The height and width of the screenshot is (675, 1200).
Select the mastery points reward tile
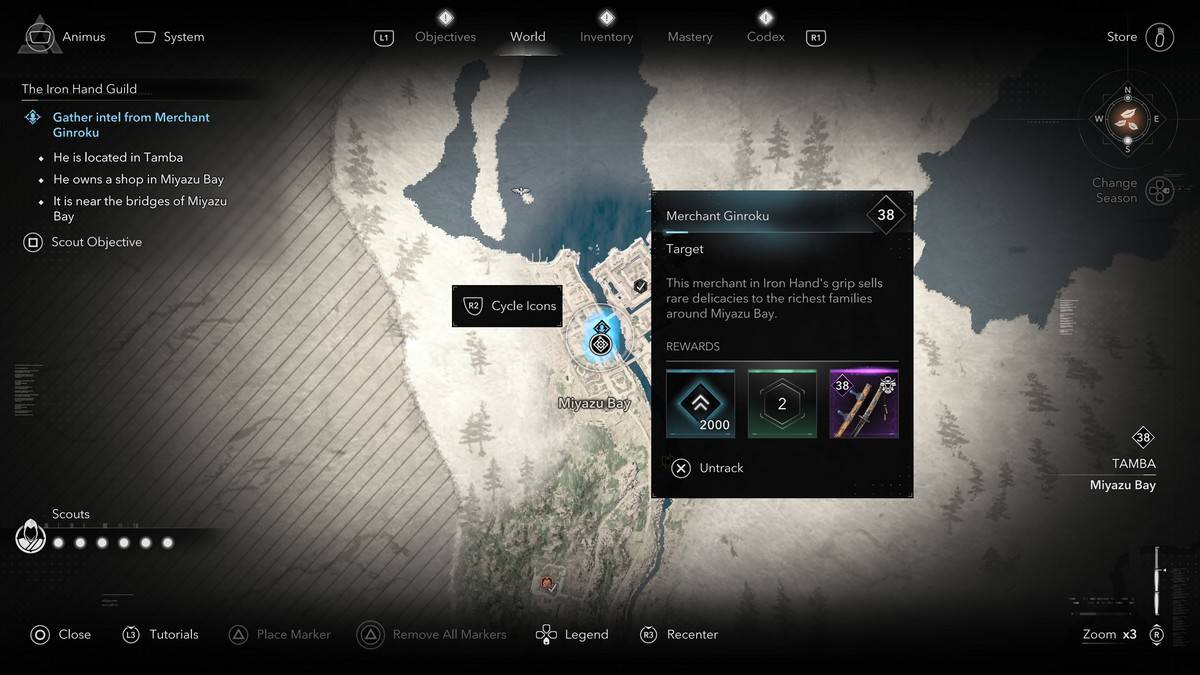click(x=782, y=404)
